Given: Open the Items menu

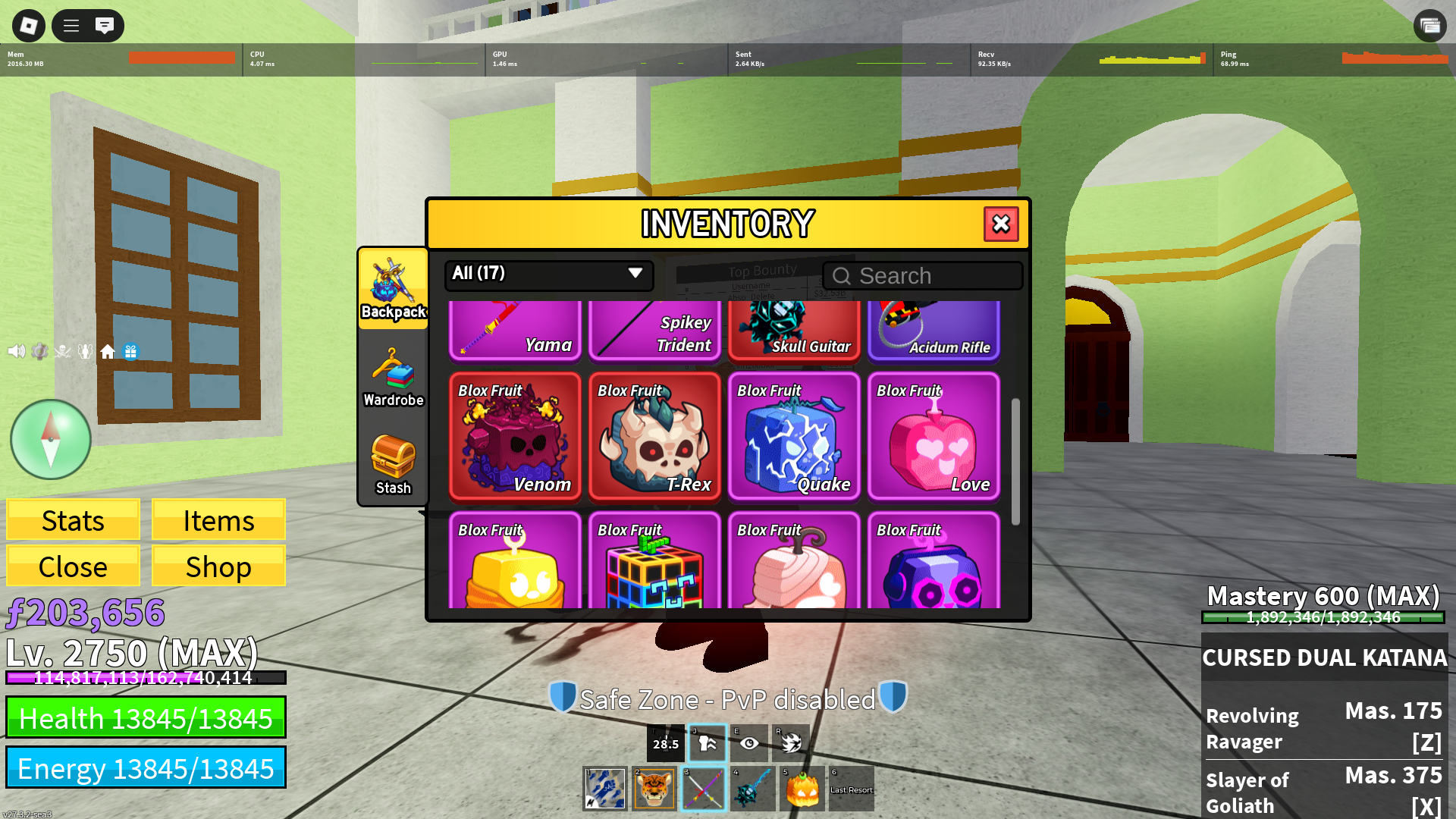Looking at the screenshot, I should (218, 521).
